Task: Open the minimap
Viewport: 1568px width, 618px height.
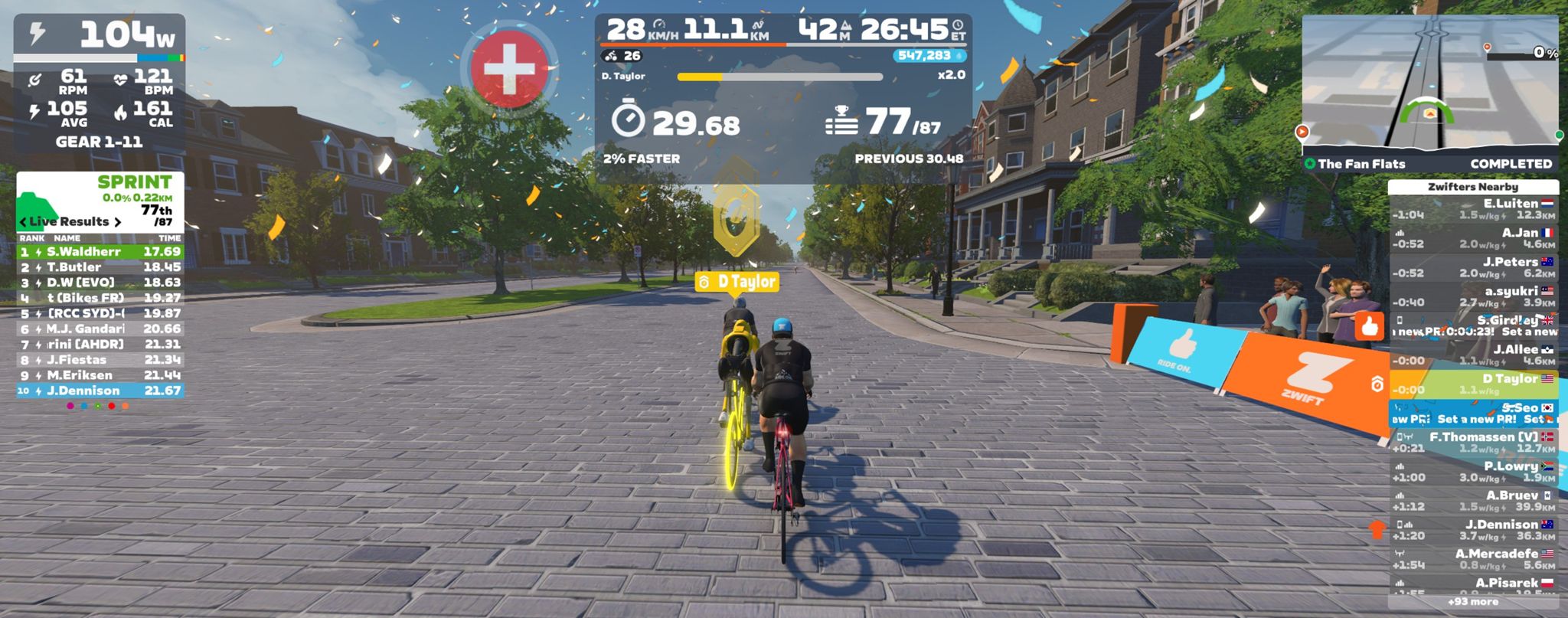Action: coord(1429,84)
